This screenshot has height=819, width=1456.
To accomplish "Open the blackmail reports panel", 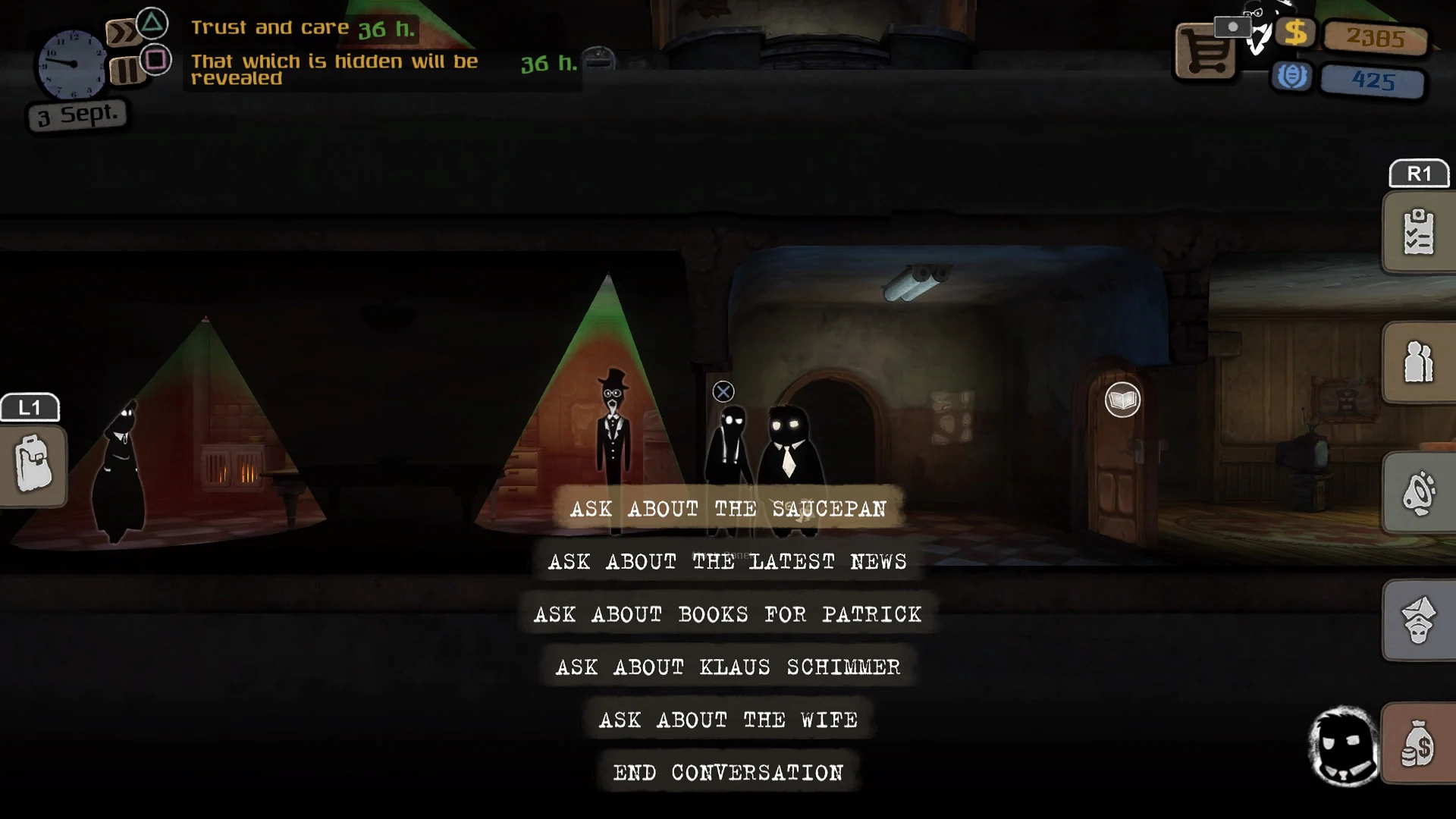I will pos(1418,622).
